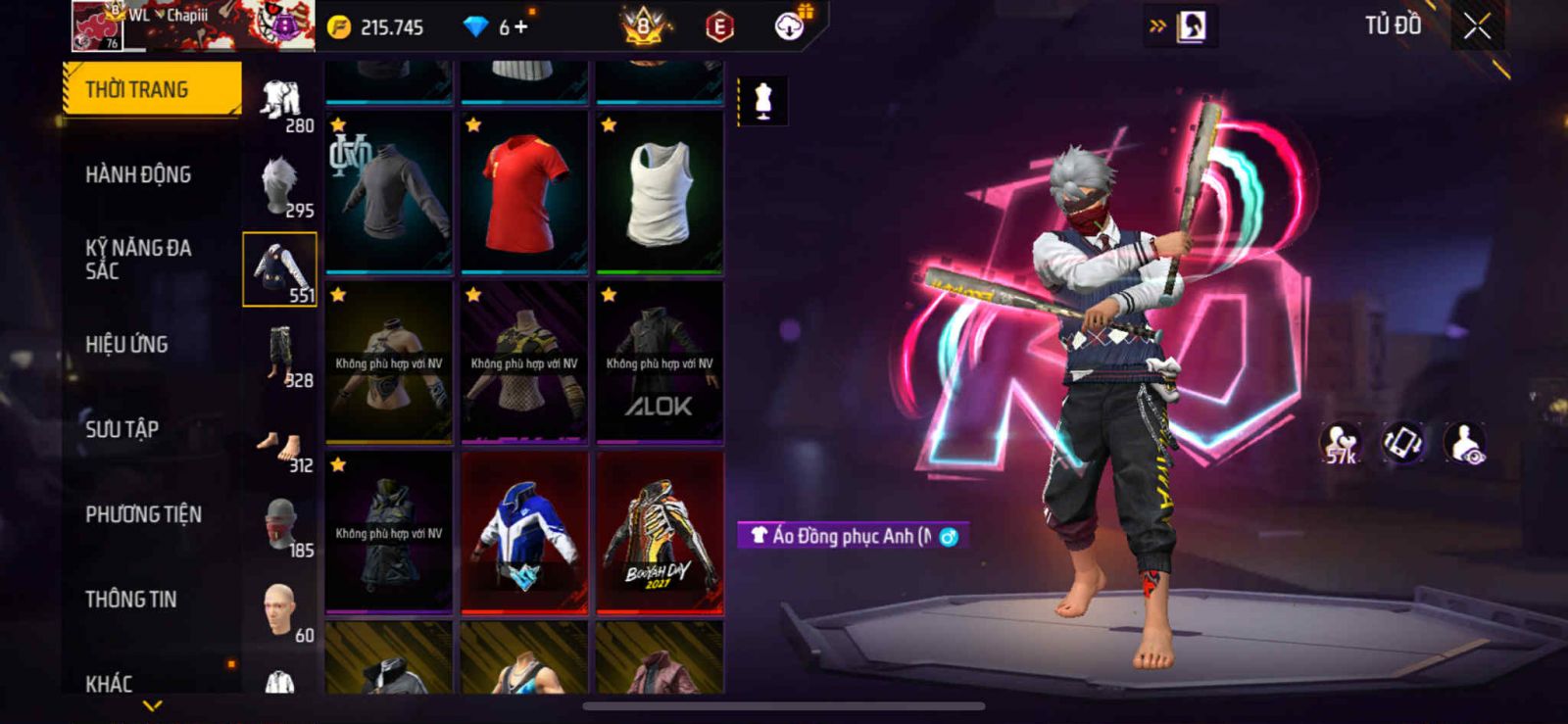The width and height of the screenshot is (1568, 724).
Task: Choose the white tank top item
Action: click(x=660, y=192)
